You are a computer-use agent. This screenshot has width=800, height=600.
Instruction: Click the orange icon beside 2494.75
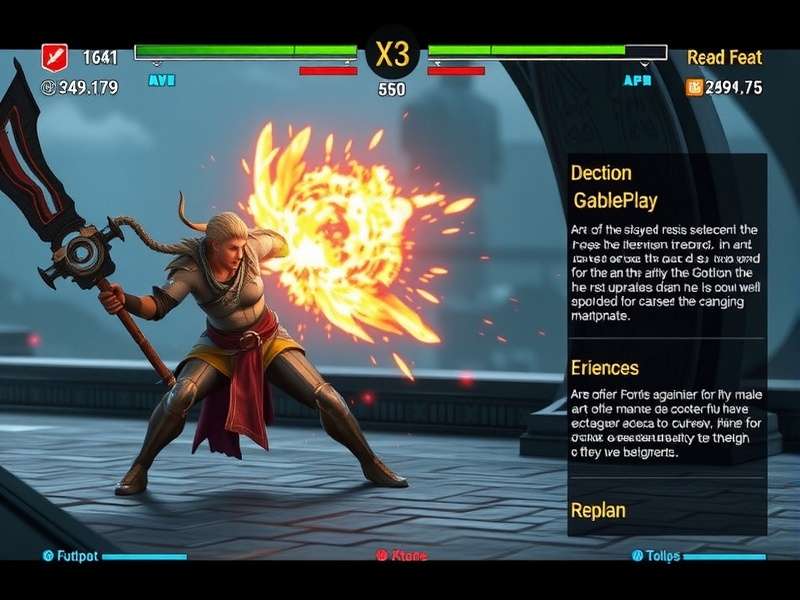(694, 88)
